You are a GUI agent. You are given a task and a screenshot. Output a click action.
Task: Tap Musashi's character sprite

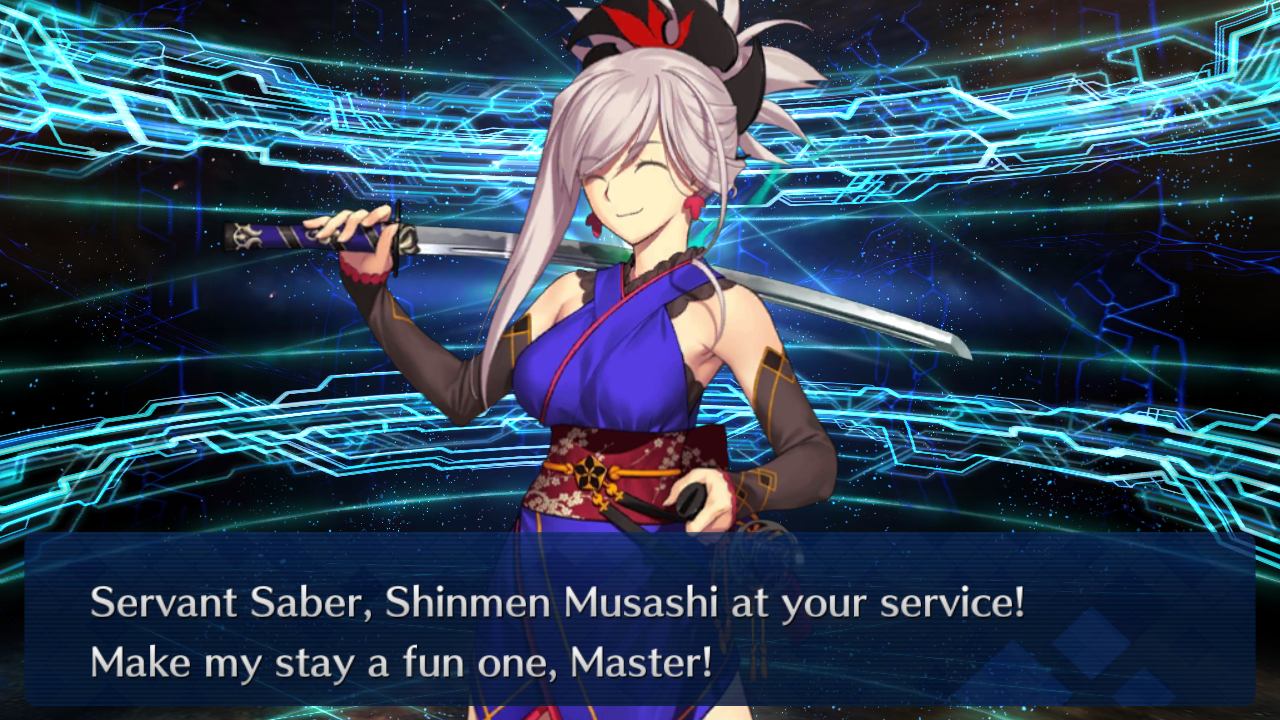click(x=620, y=400)
